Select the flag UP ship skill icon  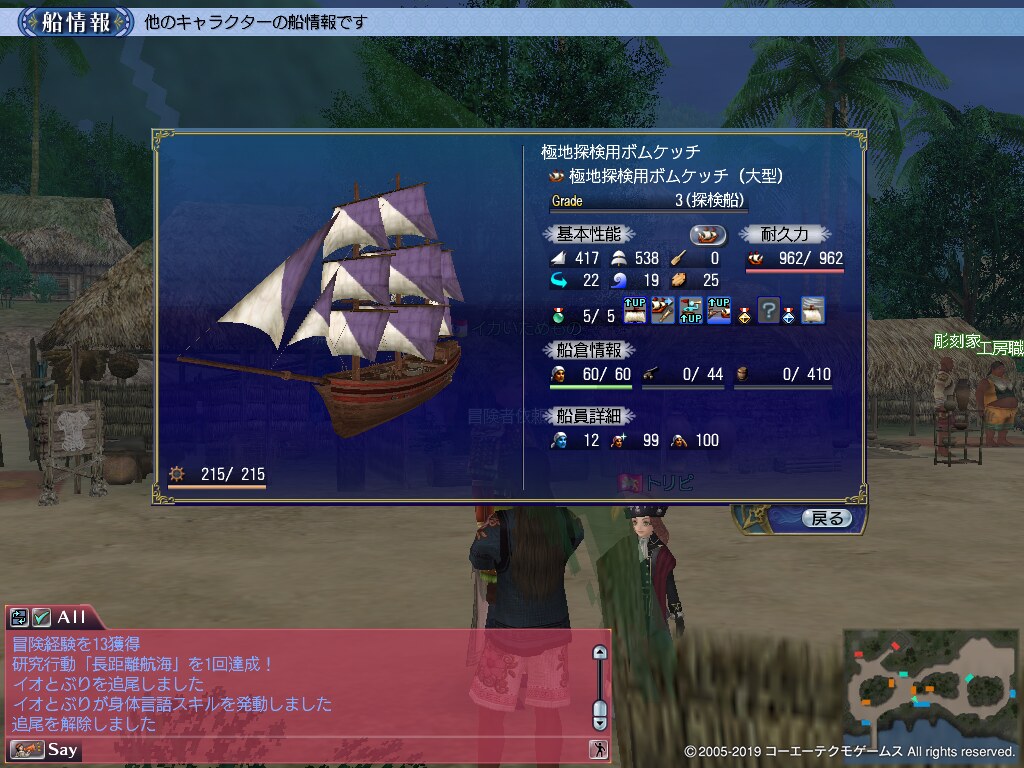coord(690,311)
